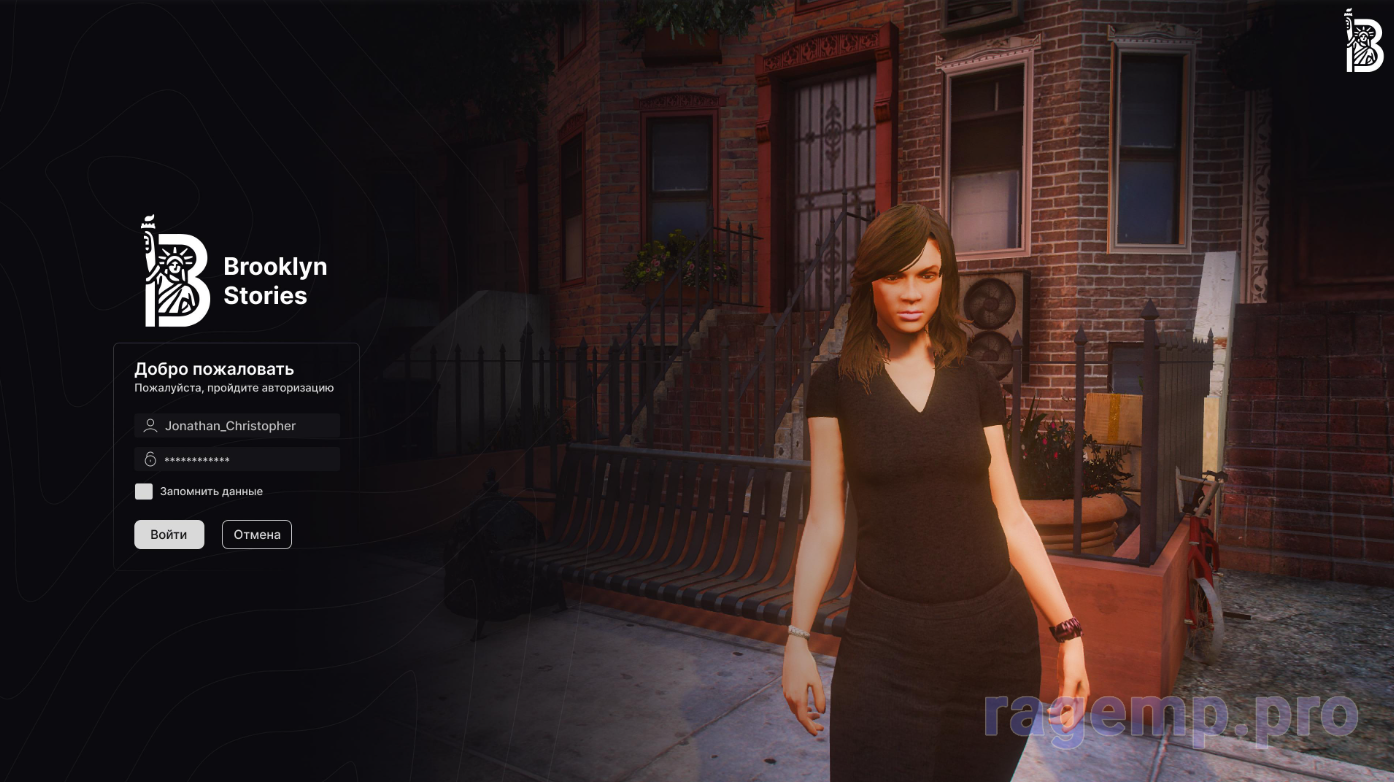Cancel login with the Отмена button
The image size is (1394, 782).
pos(257,535)
